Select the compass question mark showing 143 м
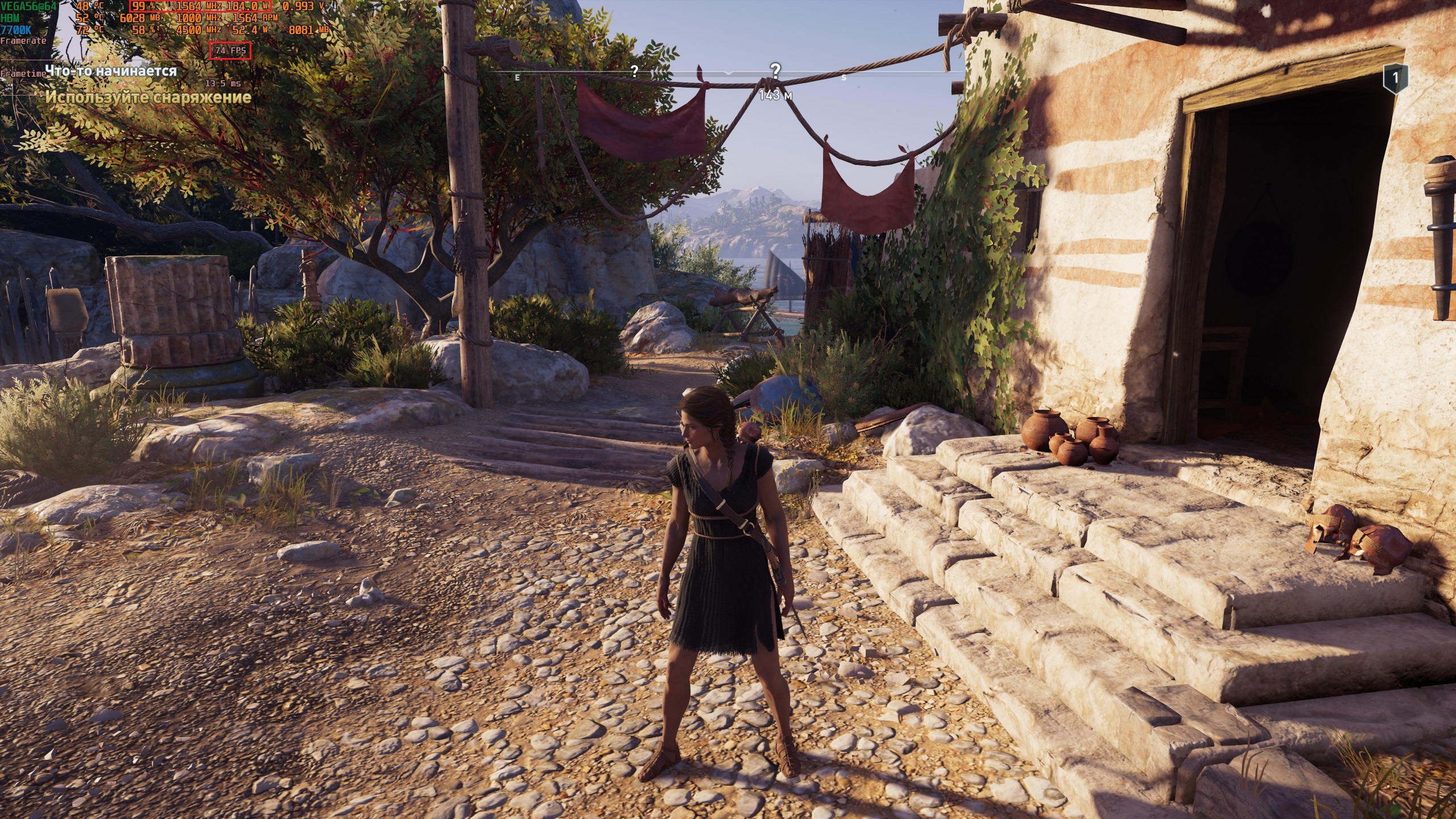 775,71
